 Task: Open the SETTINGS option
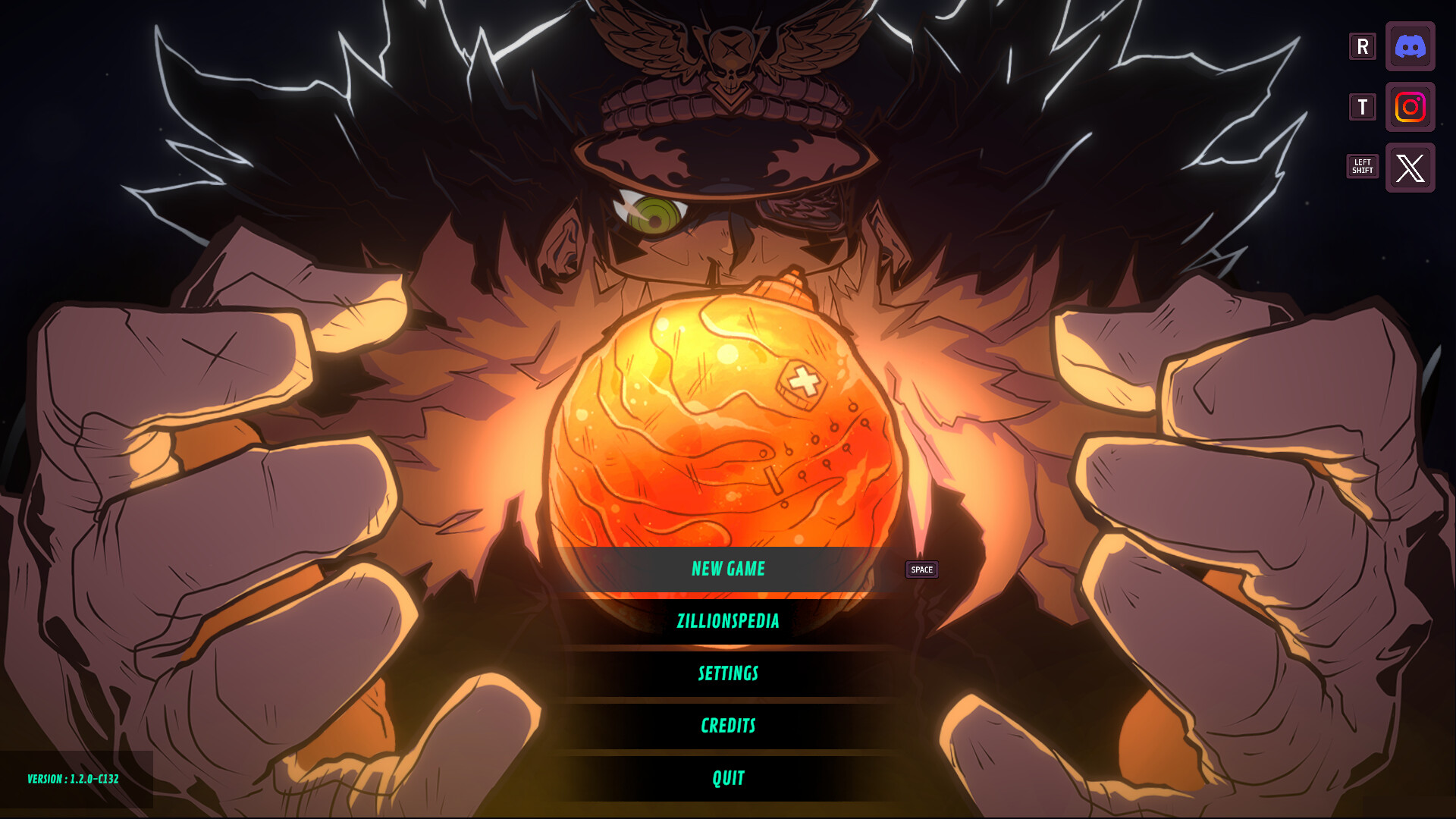tap(728, 673)
